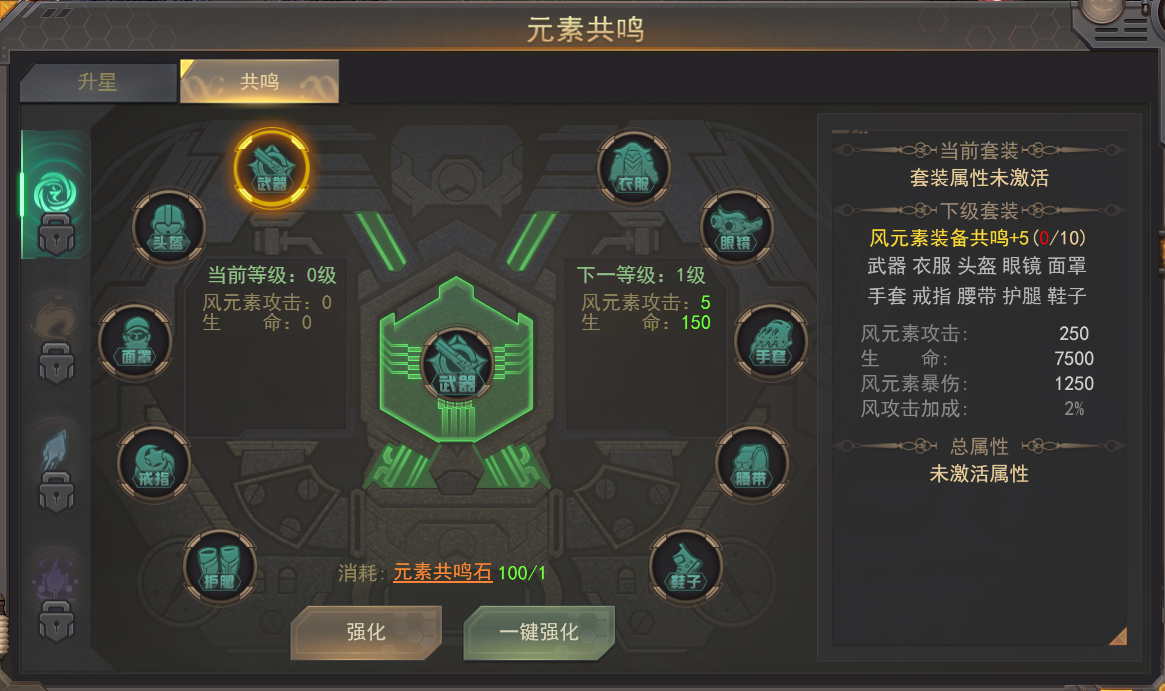Screen dimensions: 1165x691
Task: Select the 眼镜 equipment slot
Action: [x=737, y=227]
